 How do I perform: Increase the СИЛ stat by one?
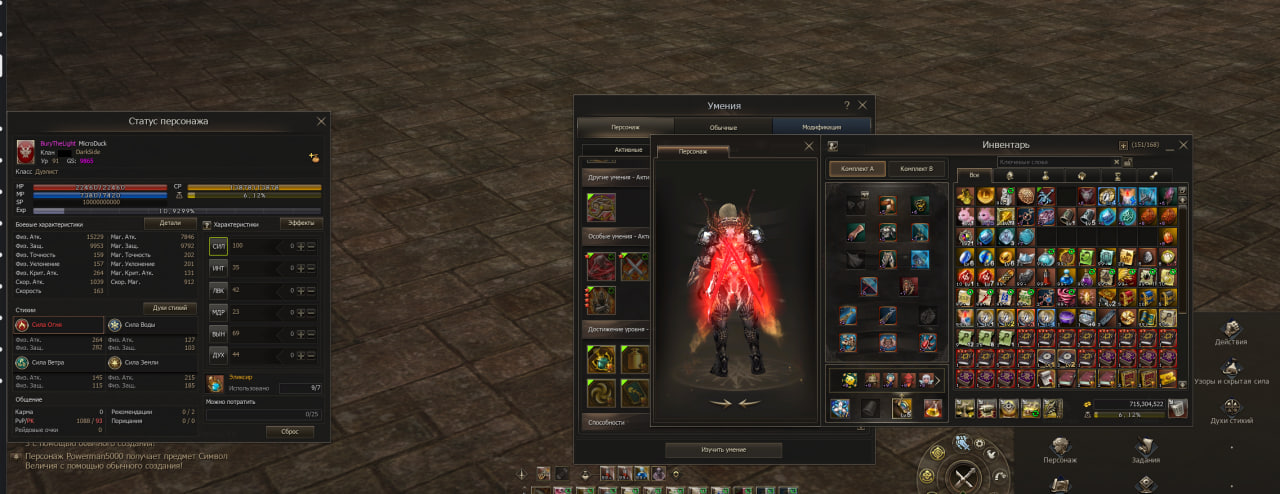tap(299, 245)
